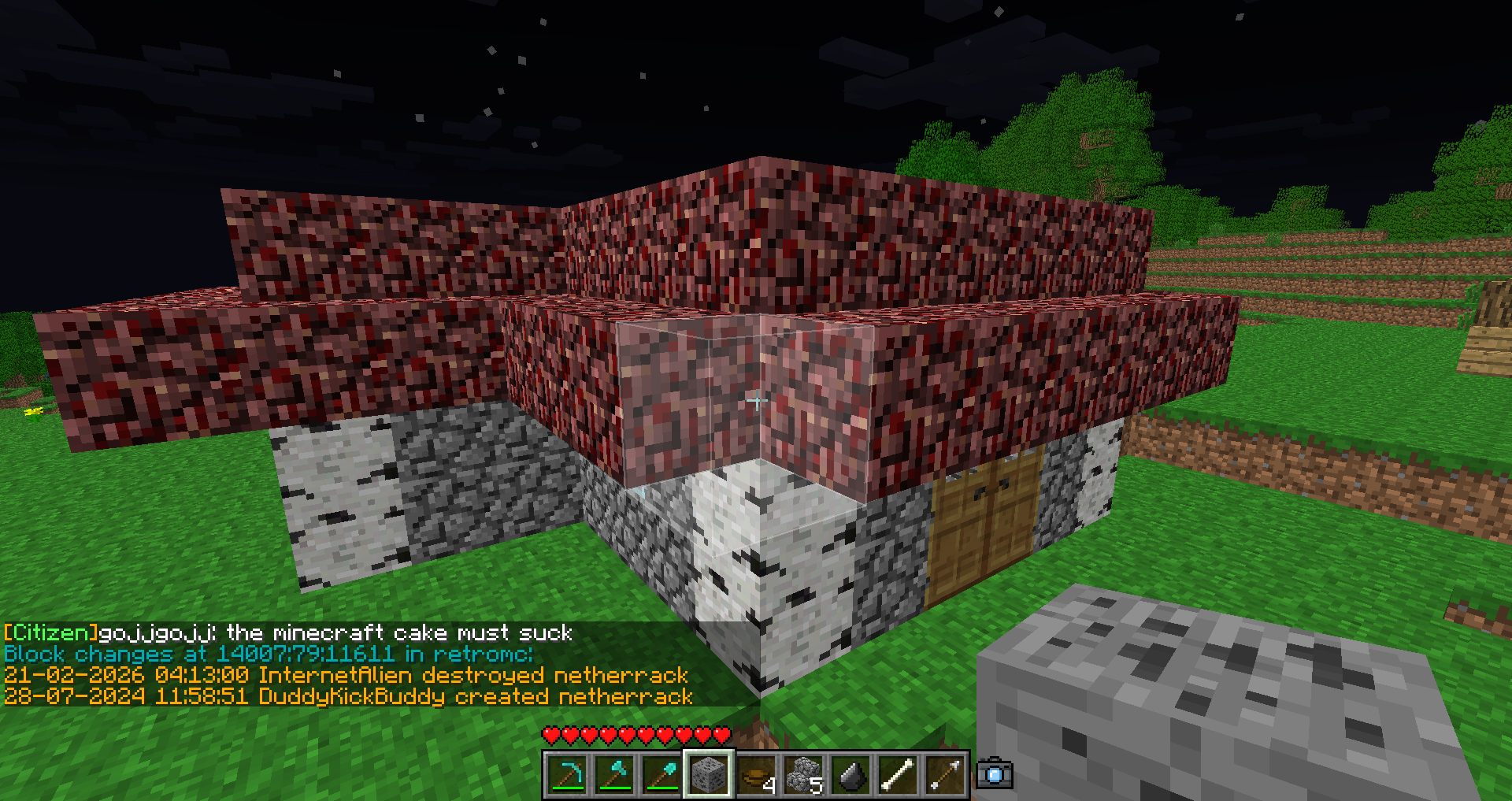Select the arrow hotbar slot

point(945,775)
